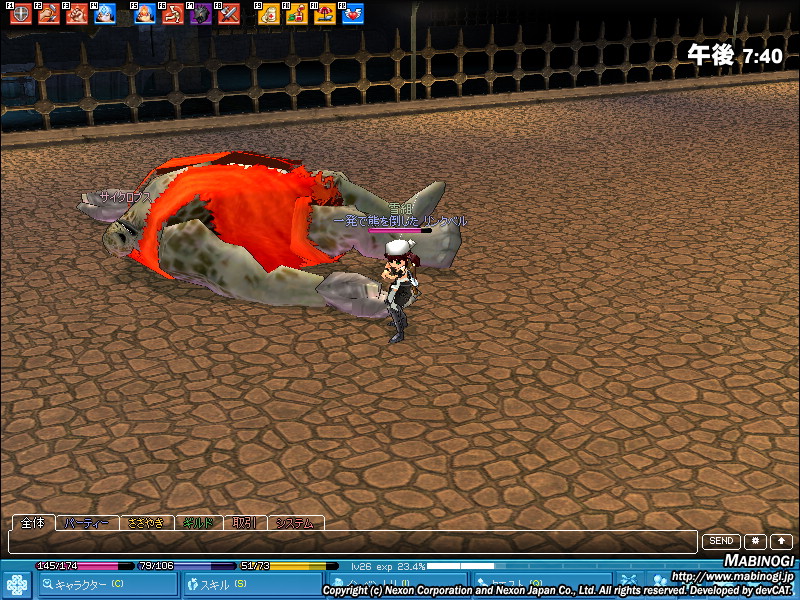The width and height of the screenshot is (800, 600).
Task: Select the F8 crossed swords skill
Action: tap(229, 15)
